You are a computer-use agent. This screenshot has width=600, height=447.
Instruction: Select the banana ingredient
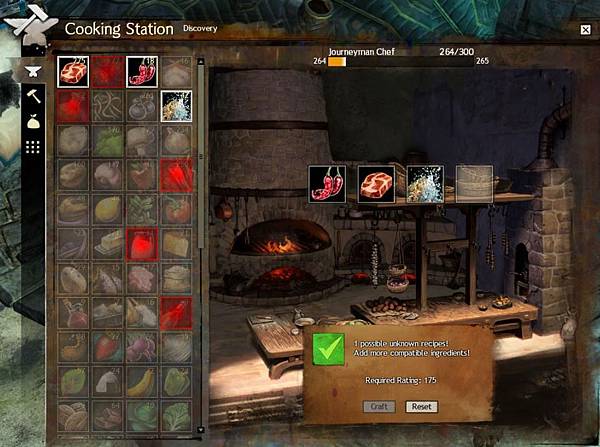tap(142, 381)
